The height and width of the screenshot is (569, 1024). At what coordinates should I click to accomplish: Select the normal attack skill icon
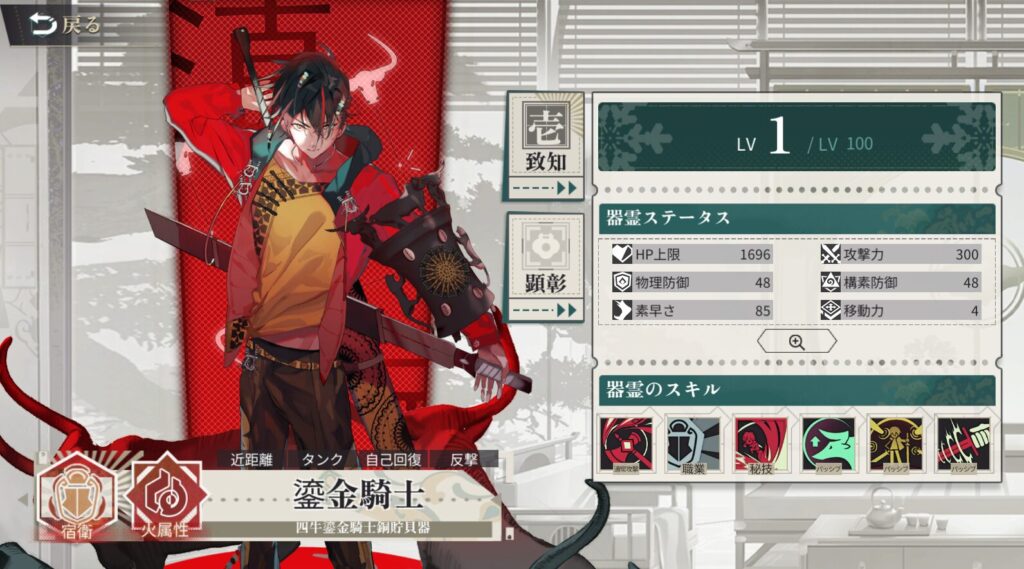tap(626, 445)
